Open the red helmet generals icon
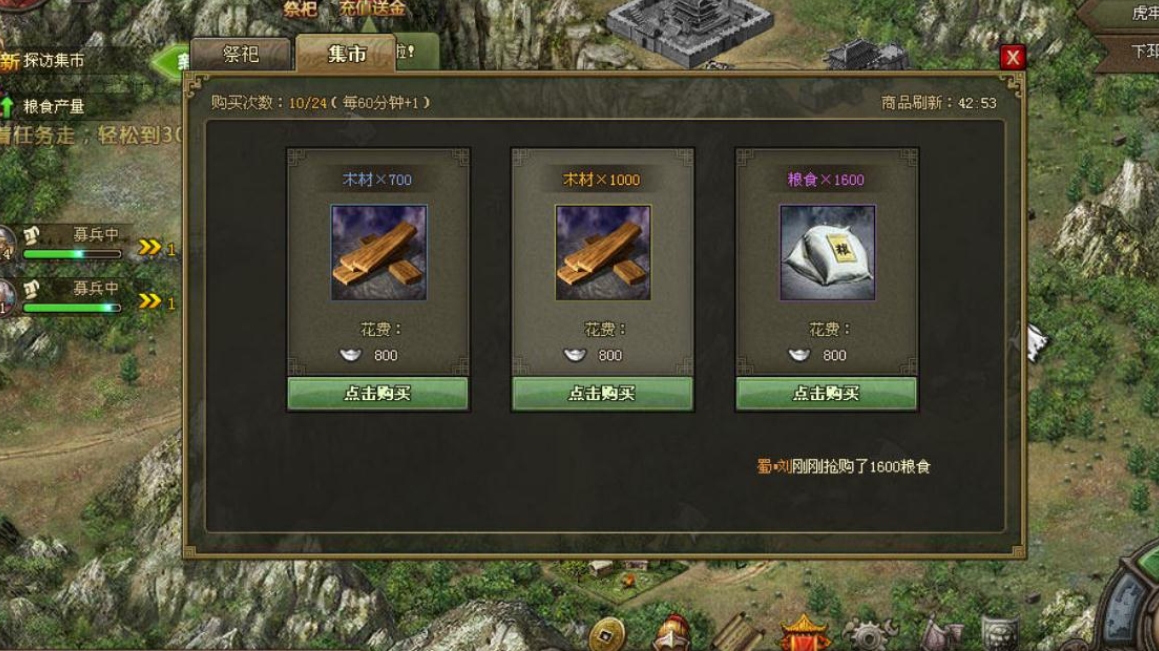 pos(672,633)
